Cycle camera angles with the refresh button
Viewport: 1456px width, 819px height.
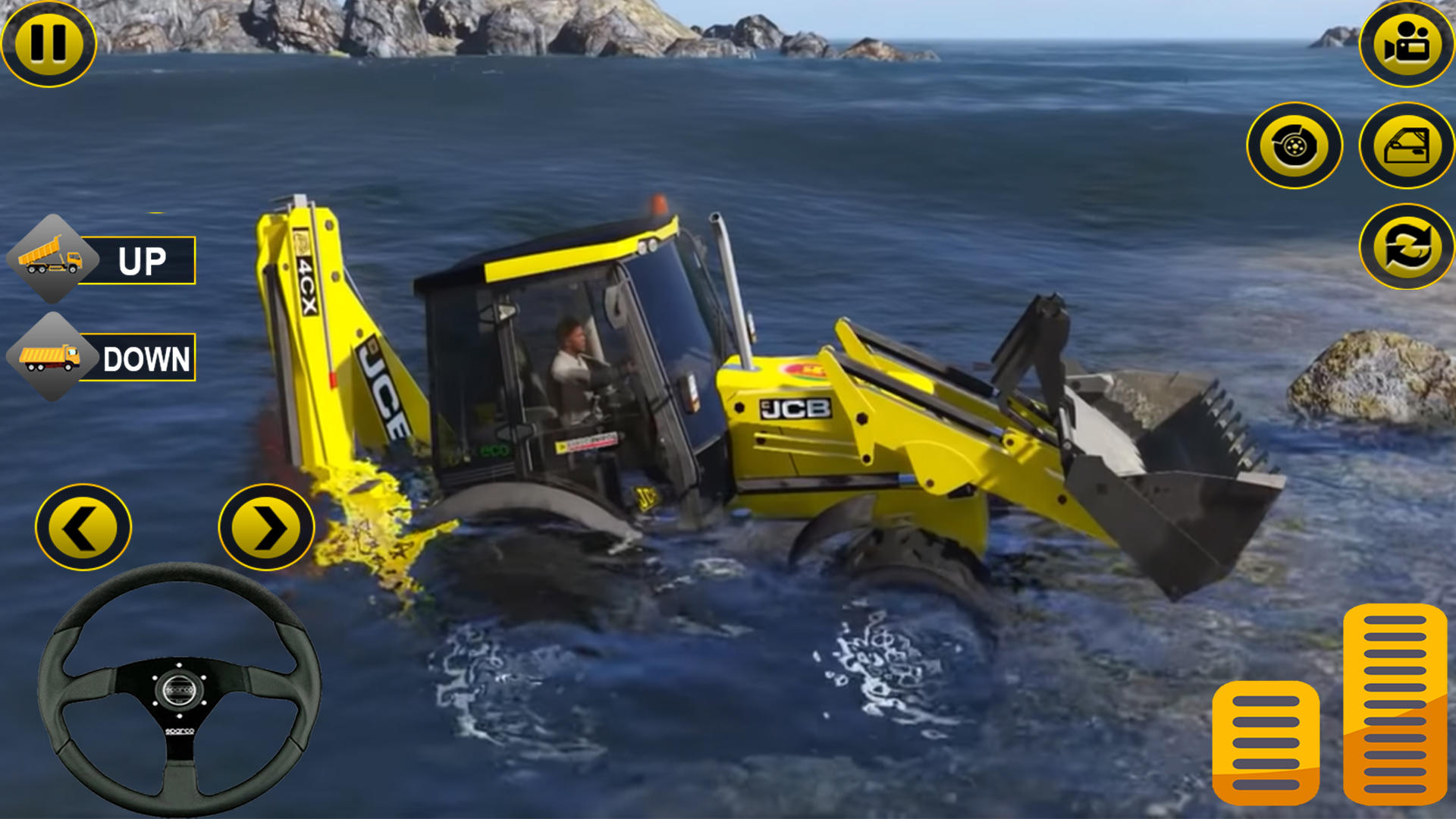point(1403,246)
